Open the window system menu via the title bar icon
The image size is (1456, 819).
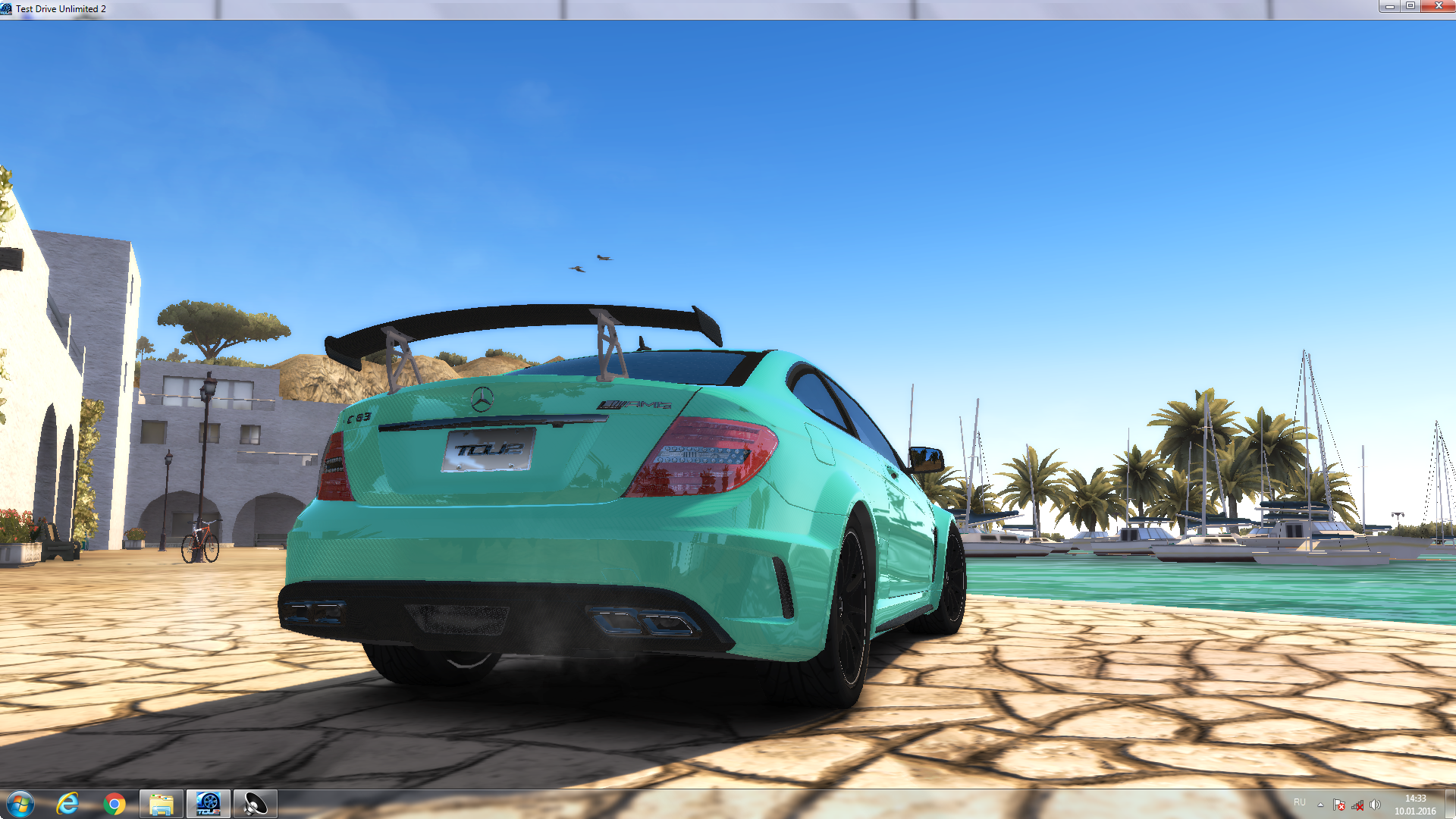click(x=7, y=8)
